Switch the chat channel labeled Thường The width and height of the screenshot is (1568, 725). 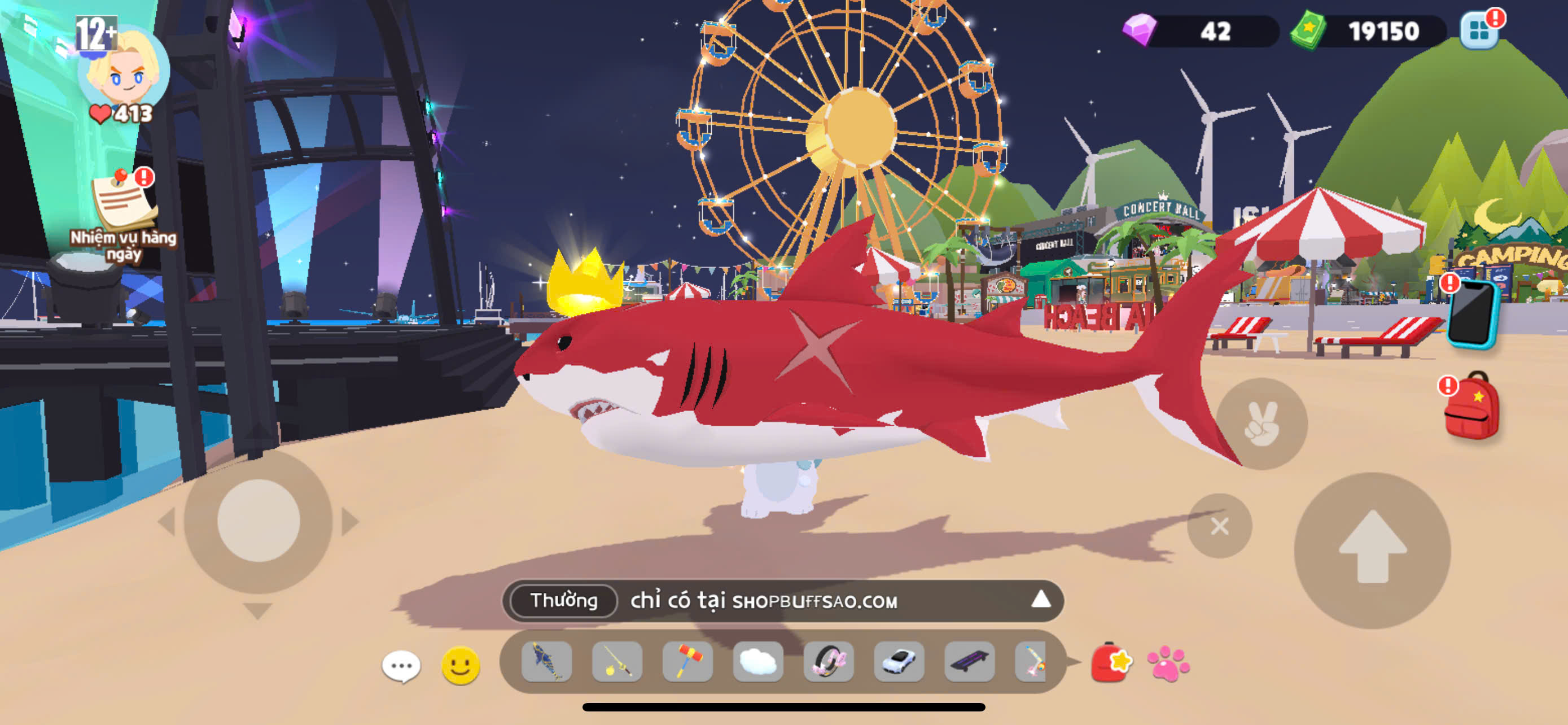(564, 601)
